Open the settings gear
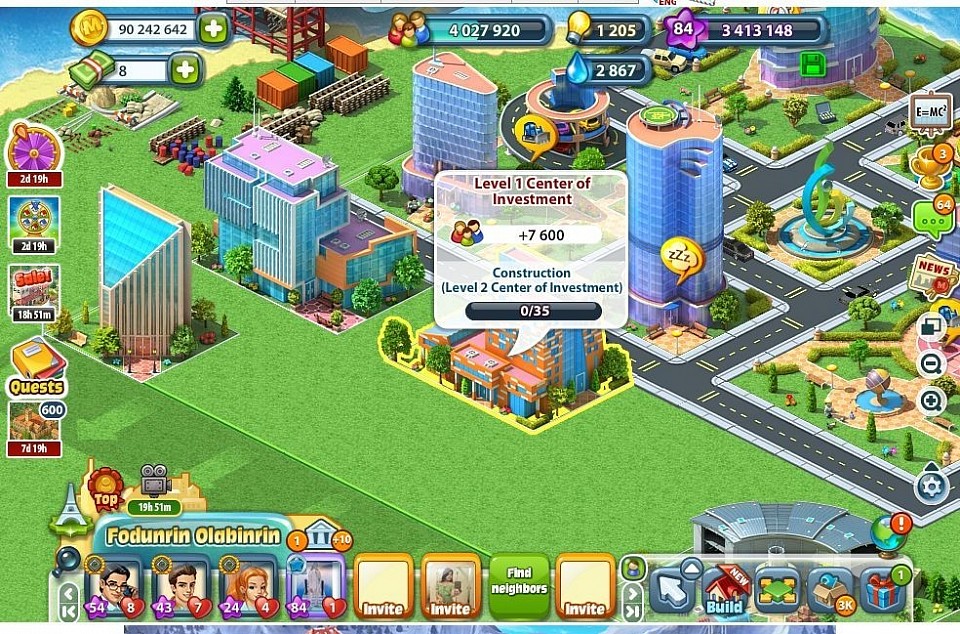The width and height of the screenshot is (960, 634). click(931, 487)
